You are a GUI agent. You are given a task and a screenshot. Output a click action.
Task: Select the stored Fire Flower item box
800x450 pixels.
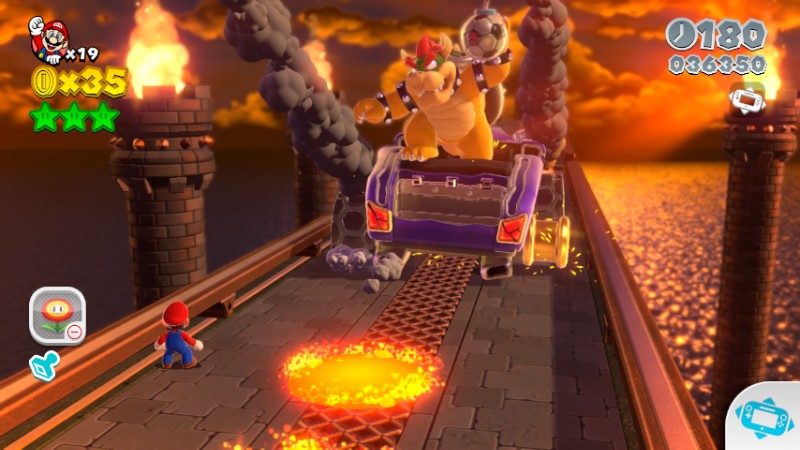pyautogui.click(x=57, y=316)
